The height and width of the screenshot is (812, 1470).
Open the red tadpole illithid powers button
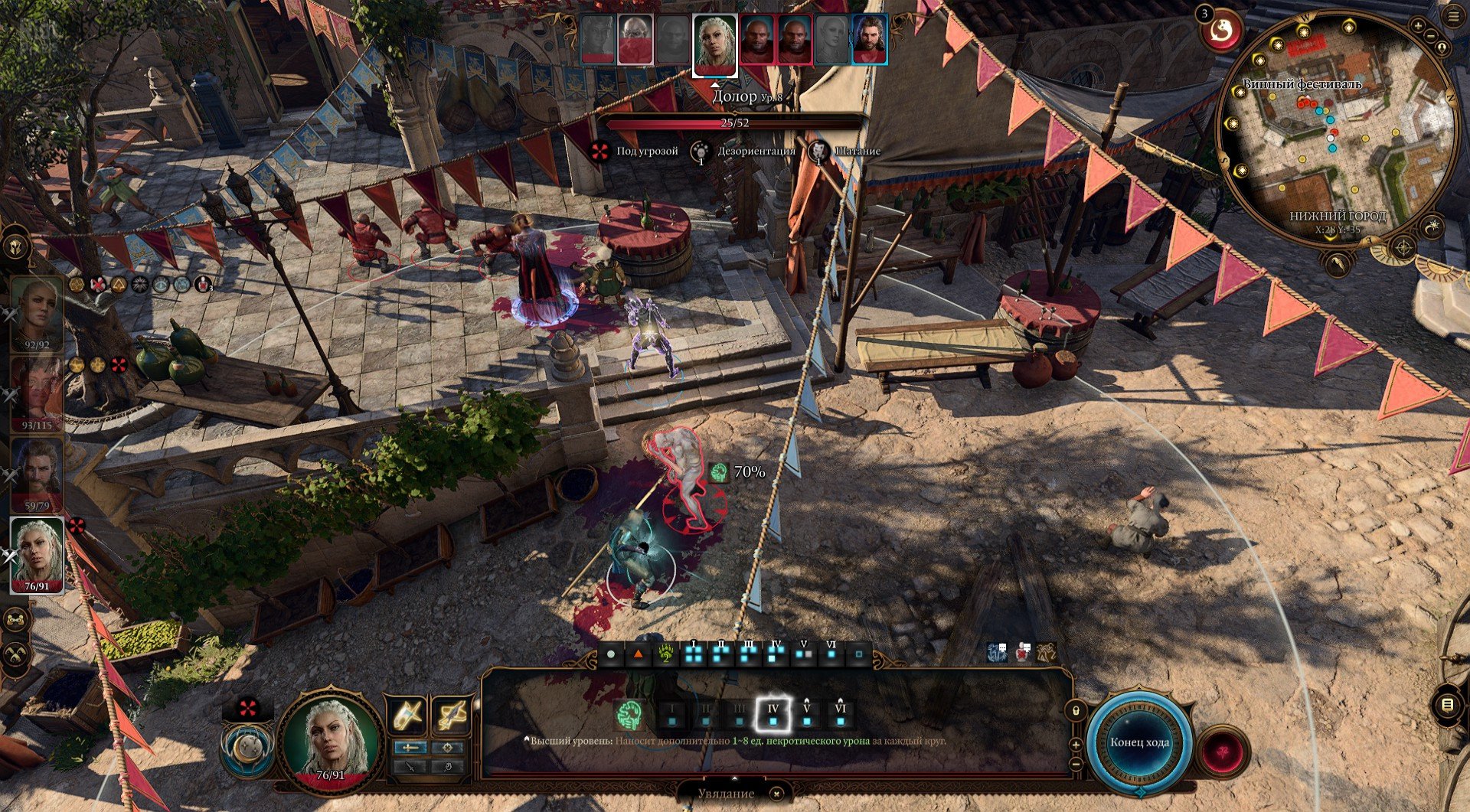[x=1222, y=751]
